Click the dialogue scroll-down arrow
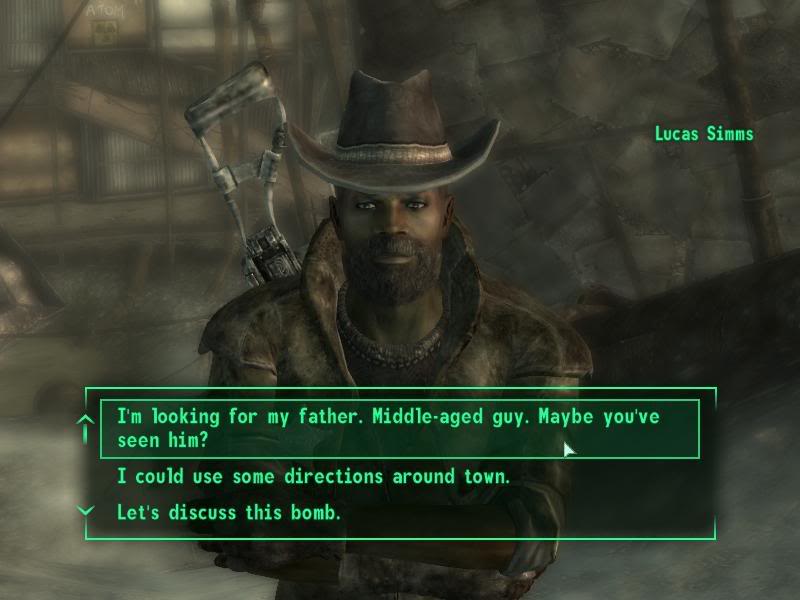The image size is (800, 600). coord(86,511)
